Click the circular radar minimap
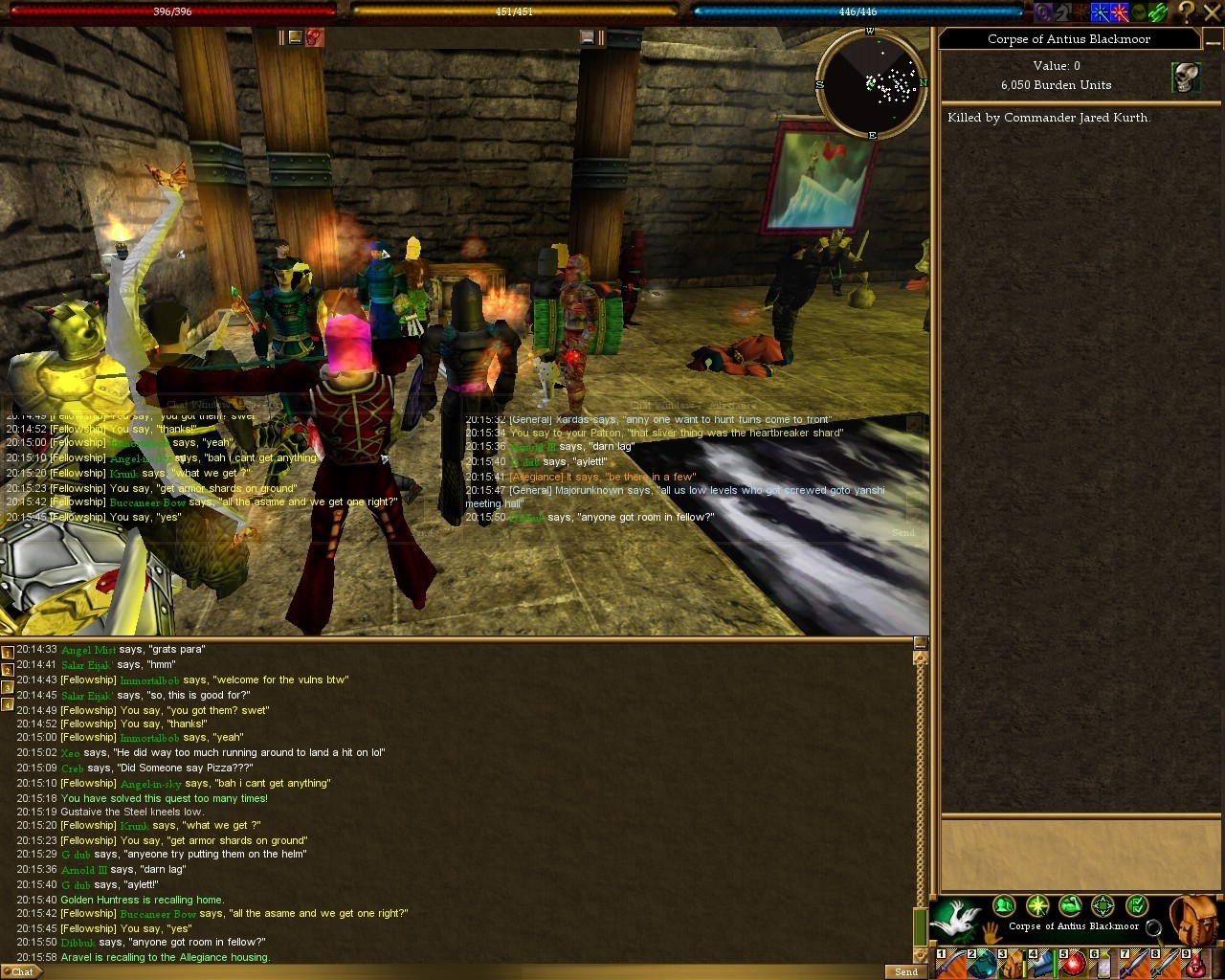Image resolution: width=1225 pixels, height=980 pixels. [x=870, y=84]
